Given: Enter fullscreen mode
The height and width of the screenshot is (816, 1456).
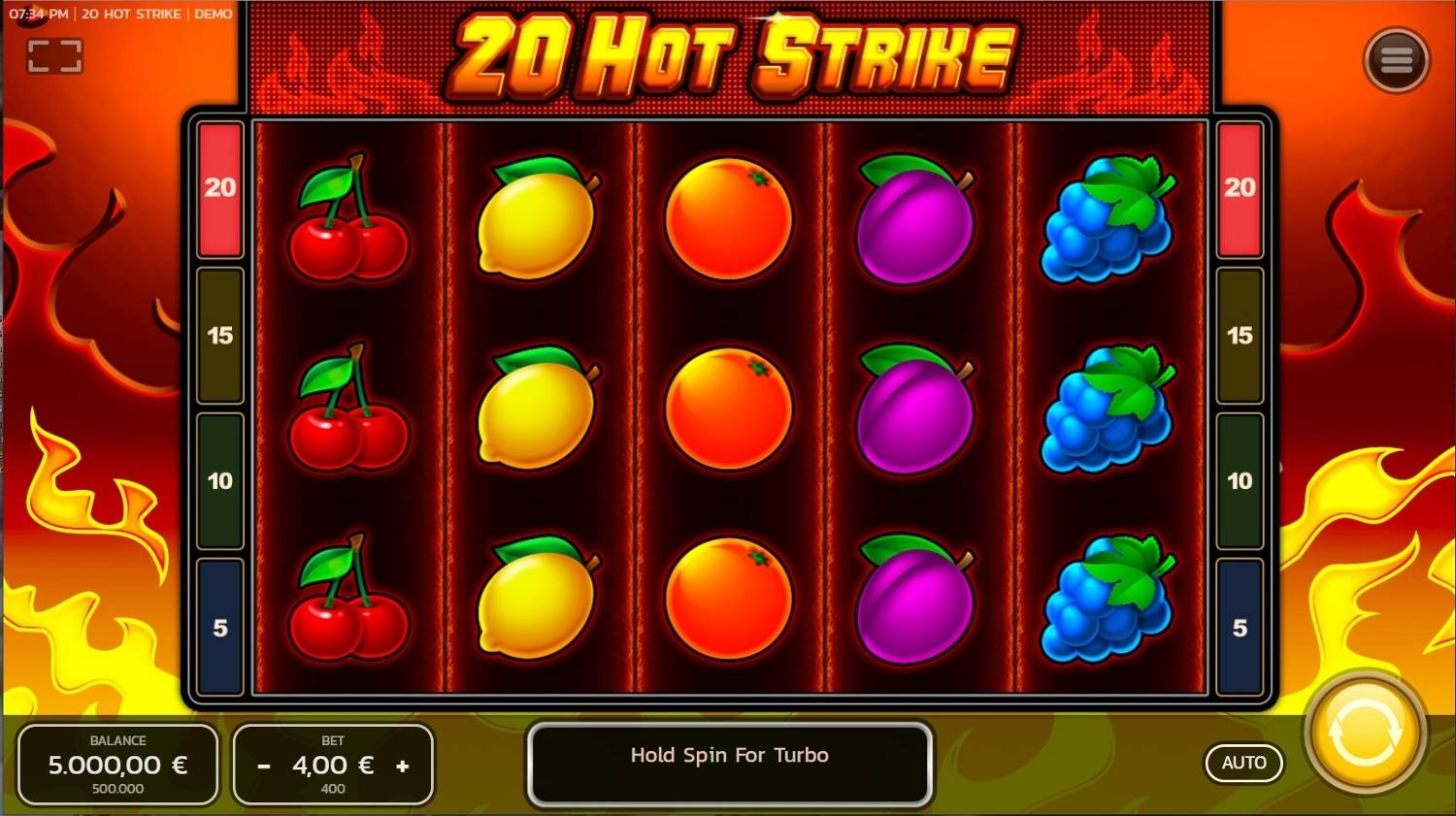Looking at the screenshot, I should click(x=55, y=55).
